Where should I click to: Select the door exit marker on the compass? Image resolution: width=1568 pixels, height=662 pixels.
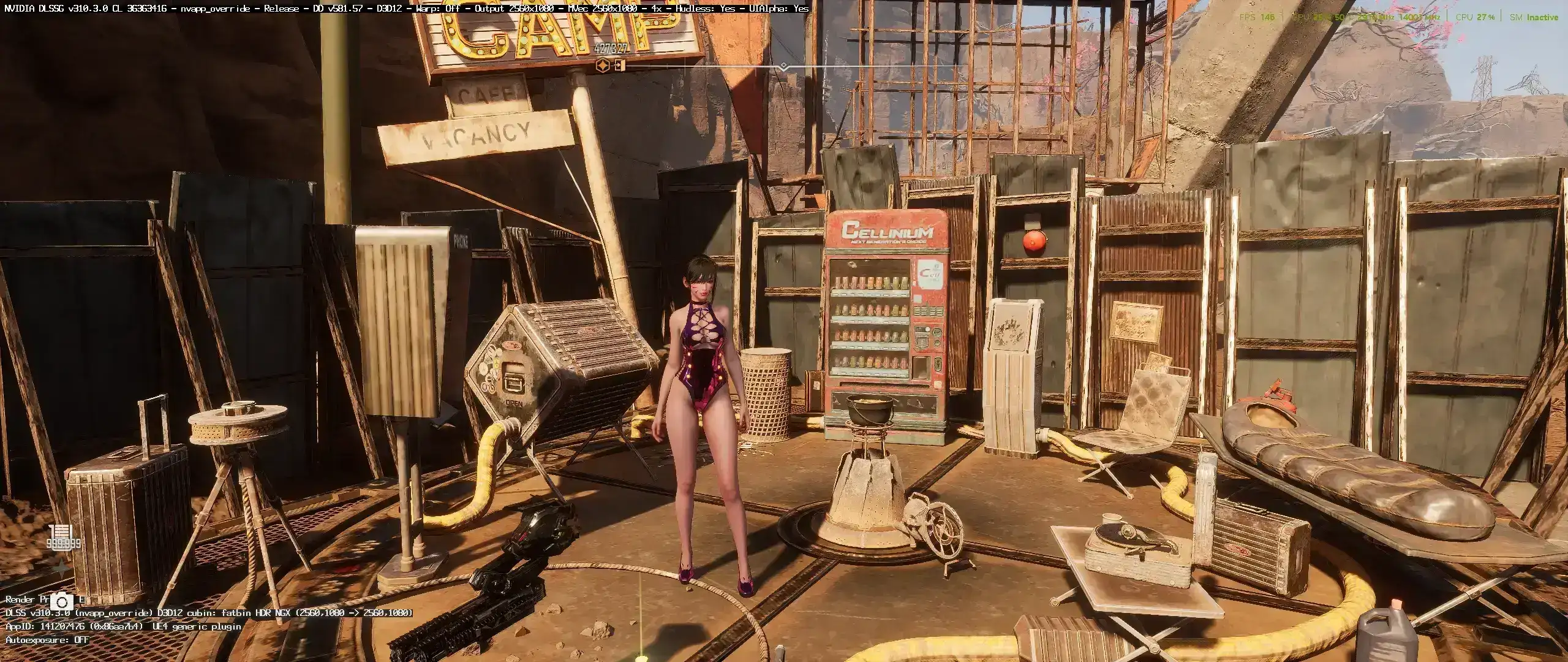click(620, 65)
